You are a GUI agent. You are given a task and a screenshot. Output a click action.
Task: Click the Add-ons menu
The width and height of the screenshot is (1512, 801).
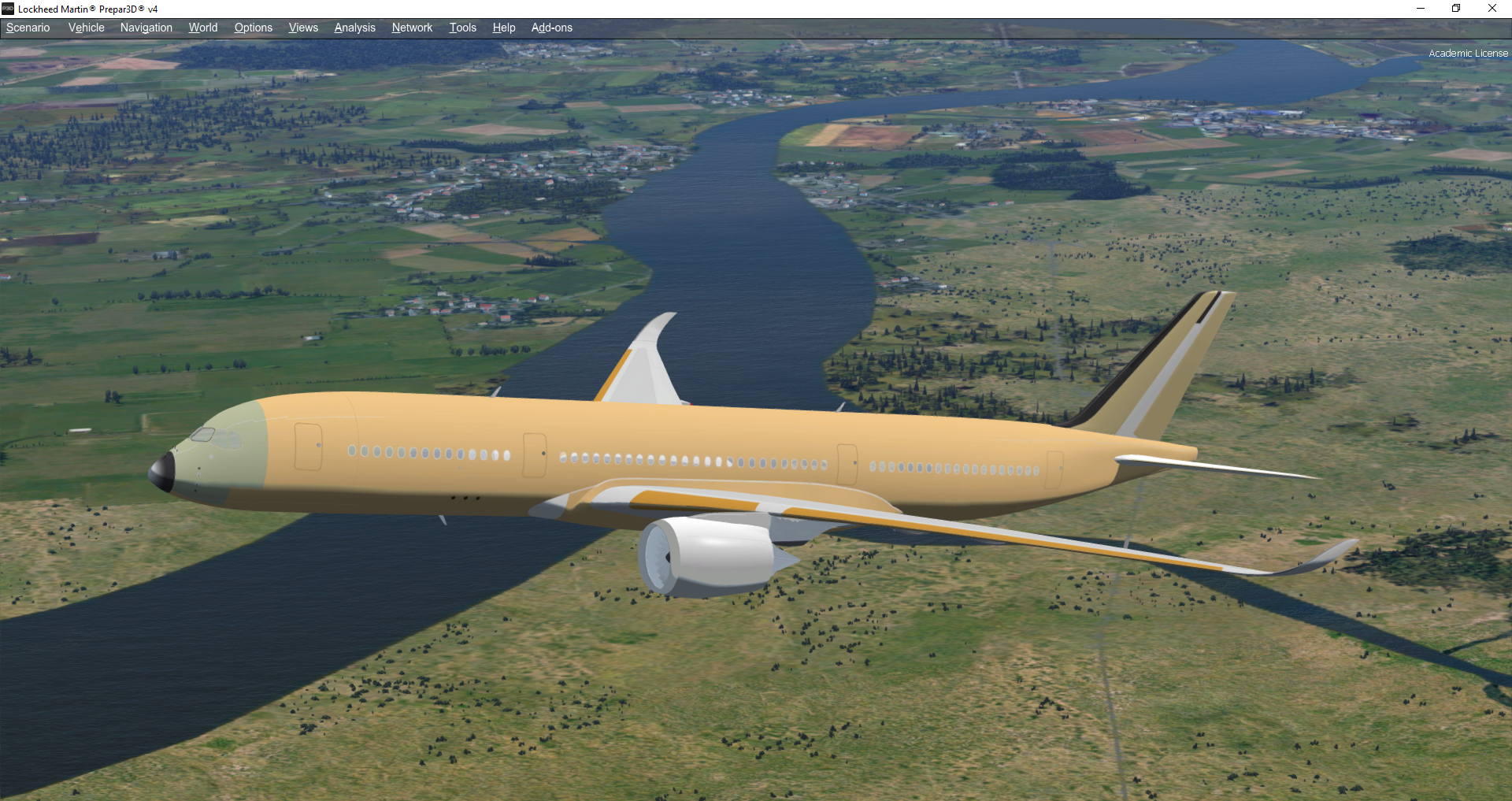coord(551,28)
